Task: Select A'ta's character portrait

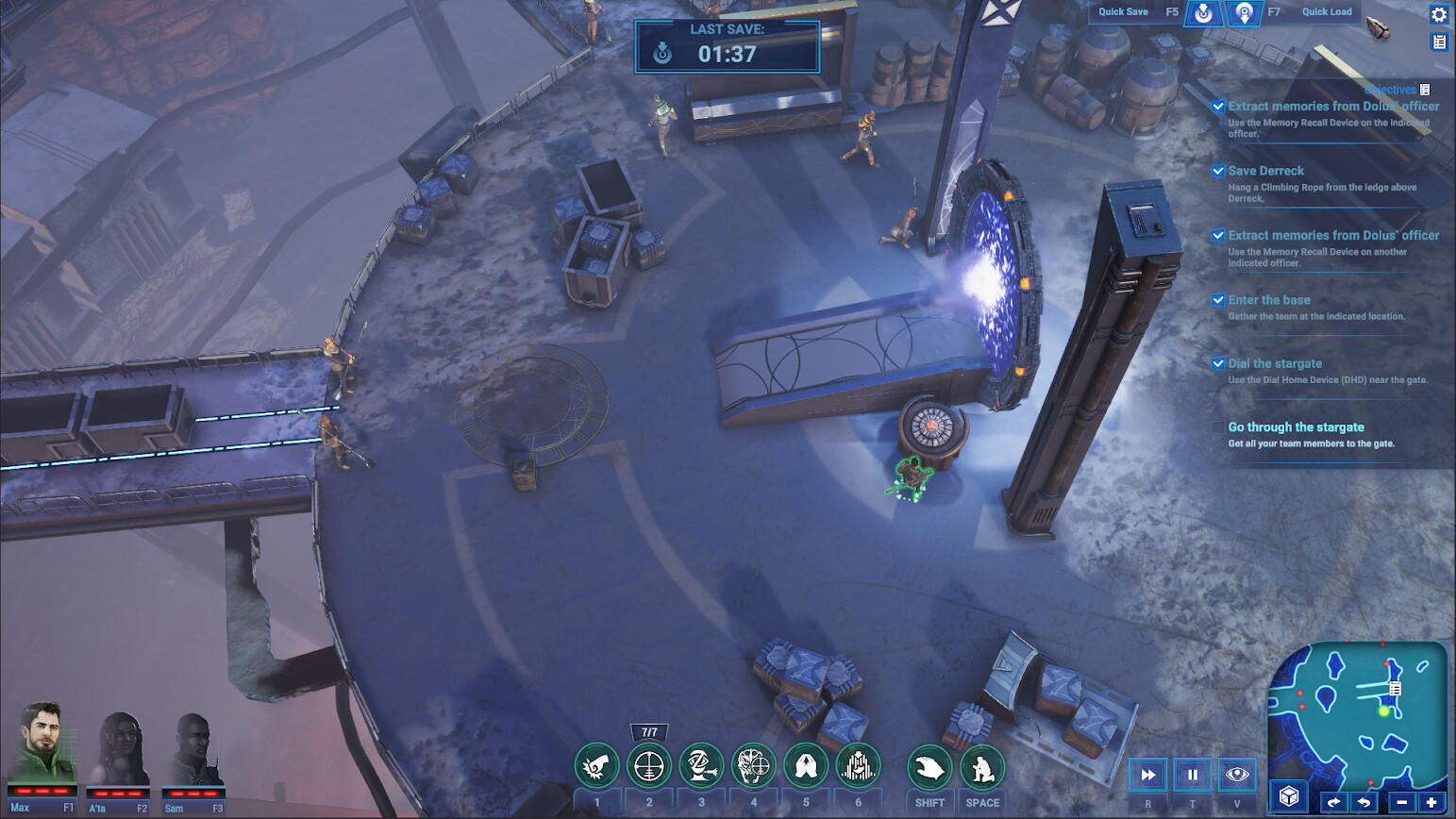Action: pos(119,750)
